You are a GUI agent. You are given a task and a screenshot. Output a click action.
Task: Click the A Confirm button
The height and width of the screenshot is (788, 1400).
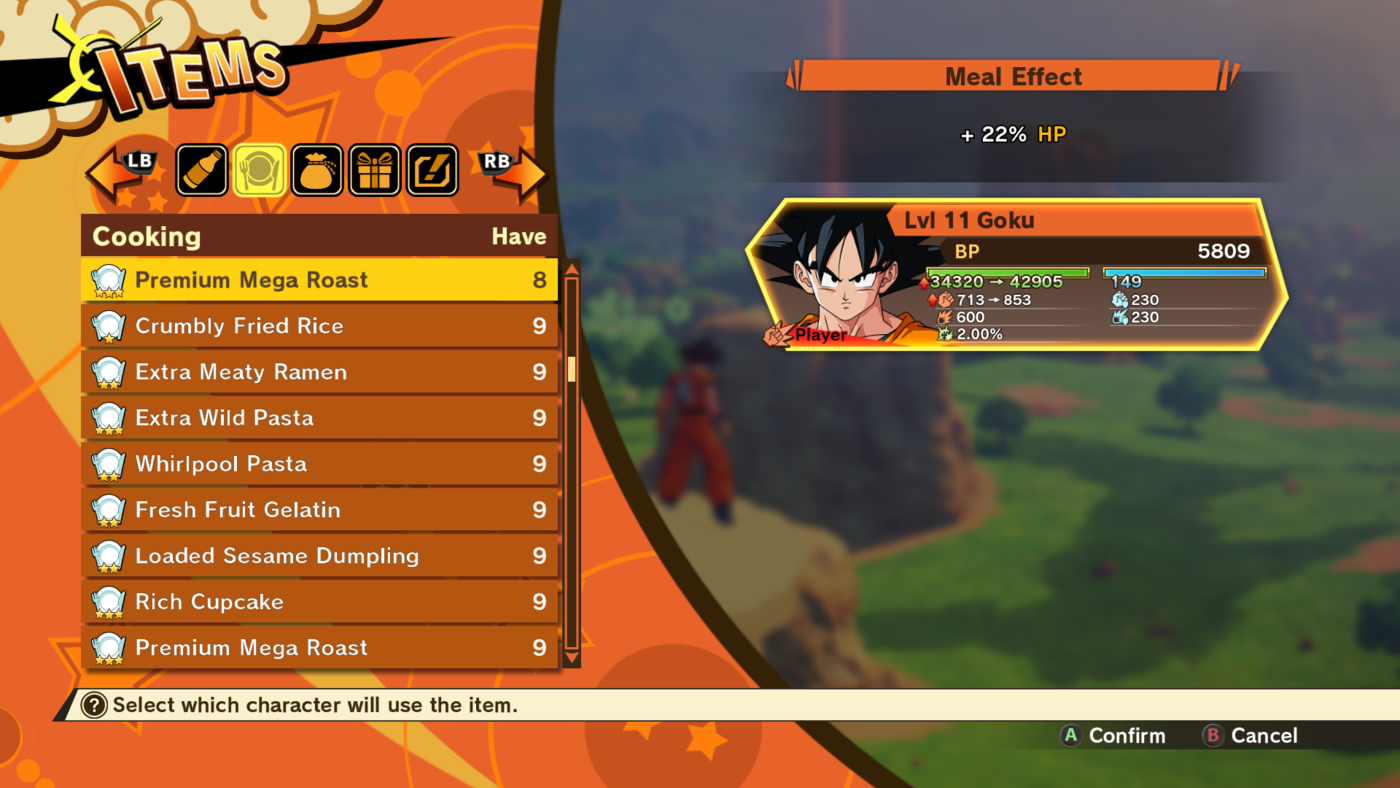[x=1112, y=735]
